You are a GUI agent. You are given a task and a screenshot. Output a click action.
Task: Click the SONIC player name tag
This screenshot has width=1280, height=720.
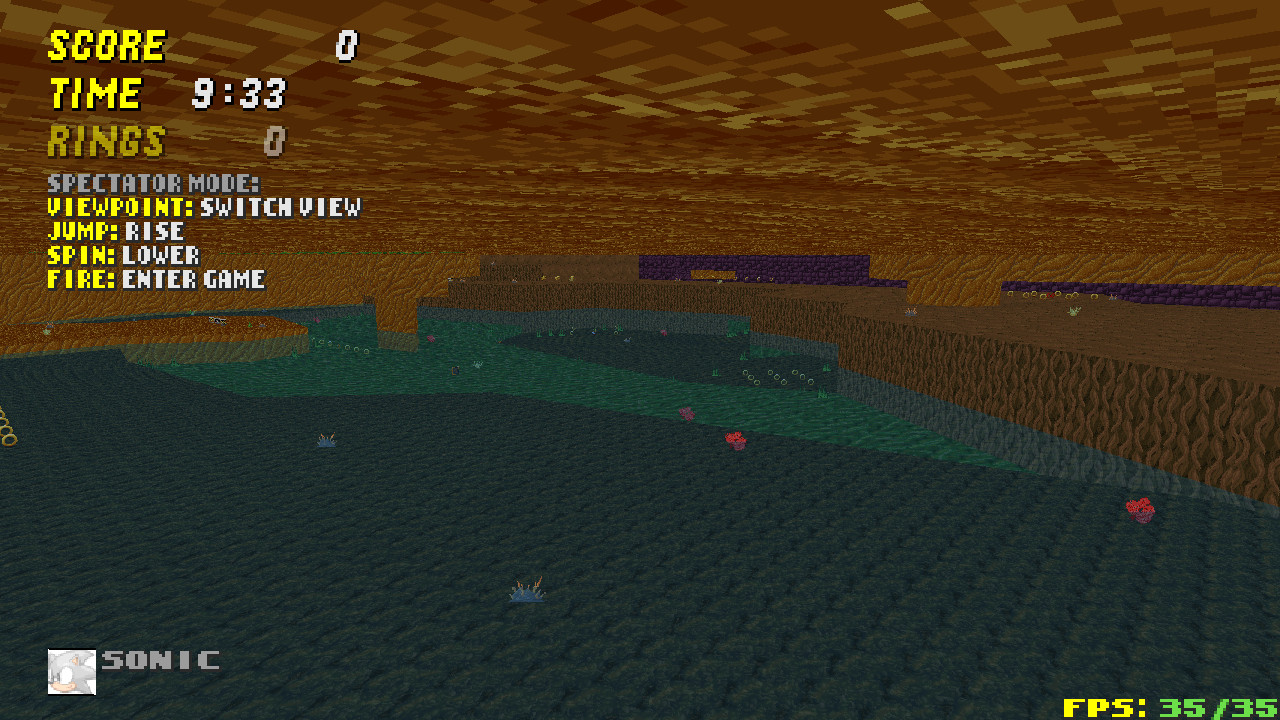pos(160,660)
